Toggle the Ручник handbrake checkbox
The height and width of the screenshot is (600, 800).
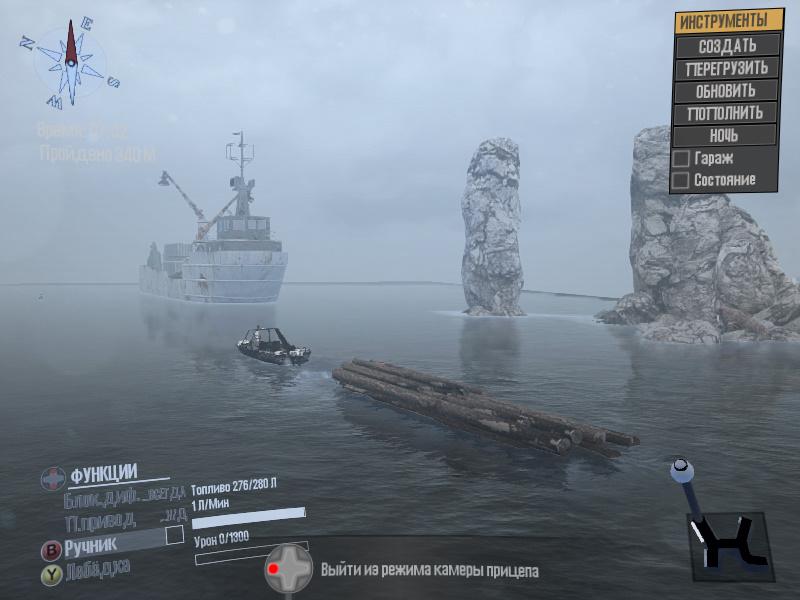point(174,536)
